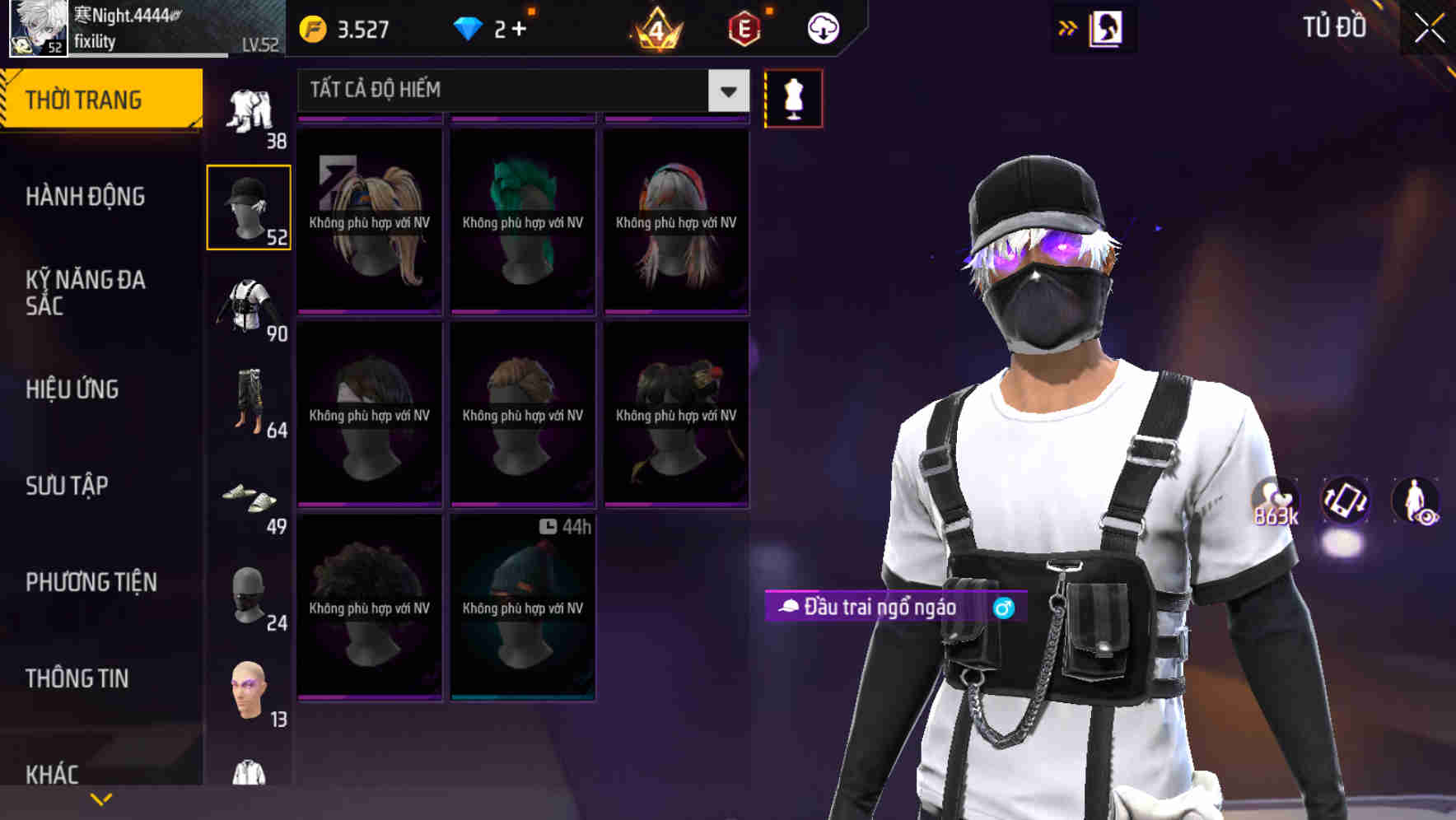Switch to the HIỆU ỨNG tab
1456x820 pixels.
[74, 389]
